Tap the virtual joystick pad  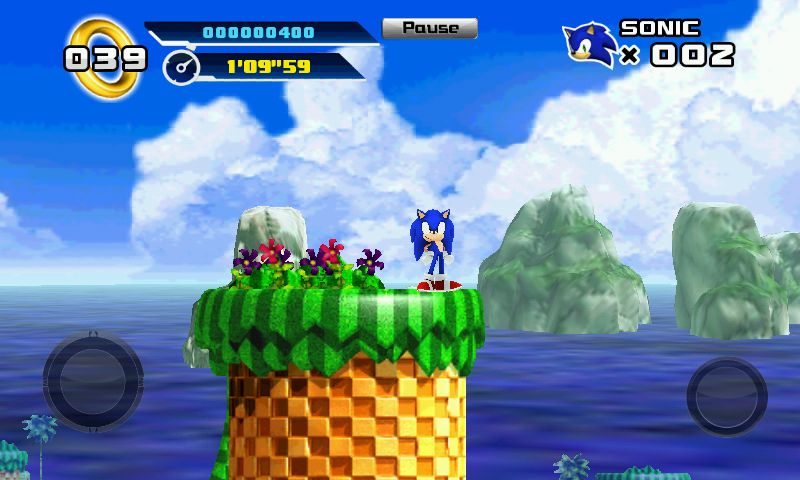point(92,382)
